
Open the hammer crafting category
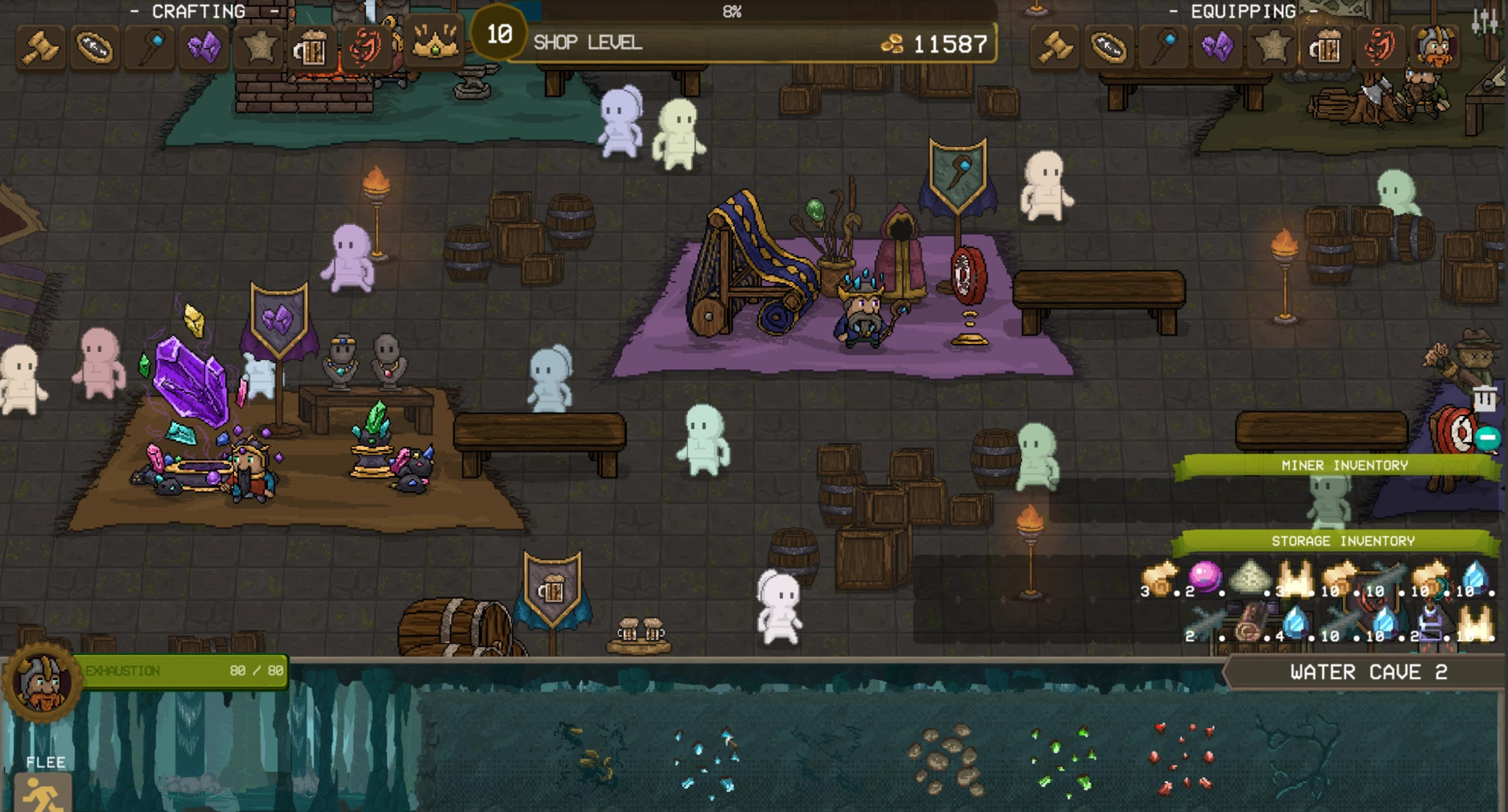pyautogui.click(x=41, y=48)
